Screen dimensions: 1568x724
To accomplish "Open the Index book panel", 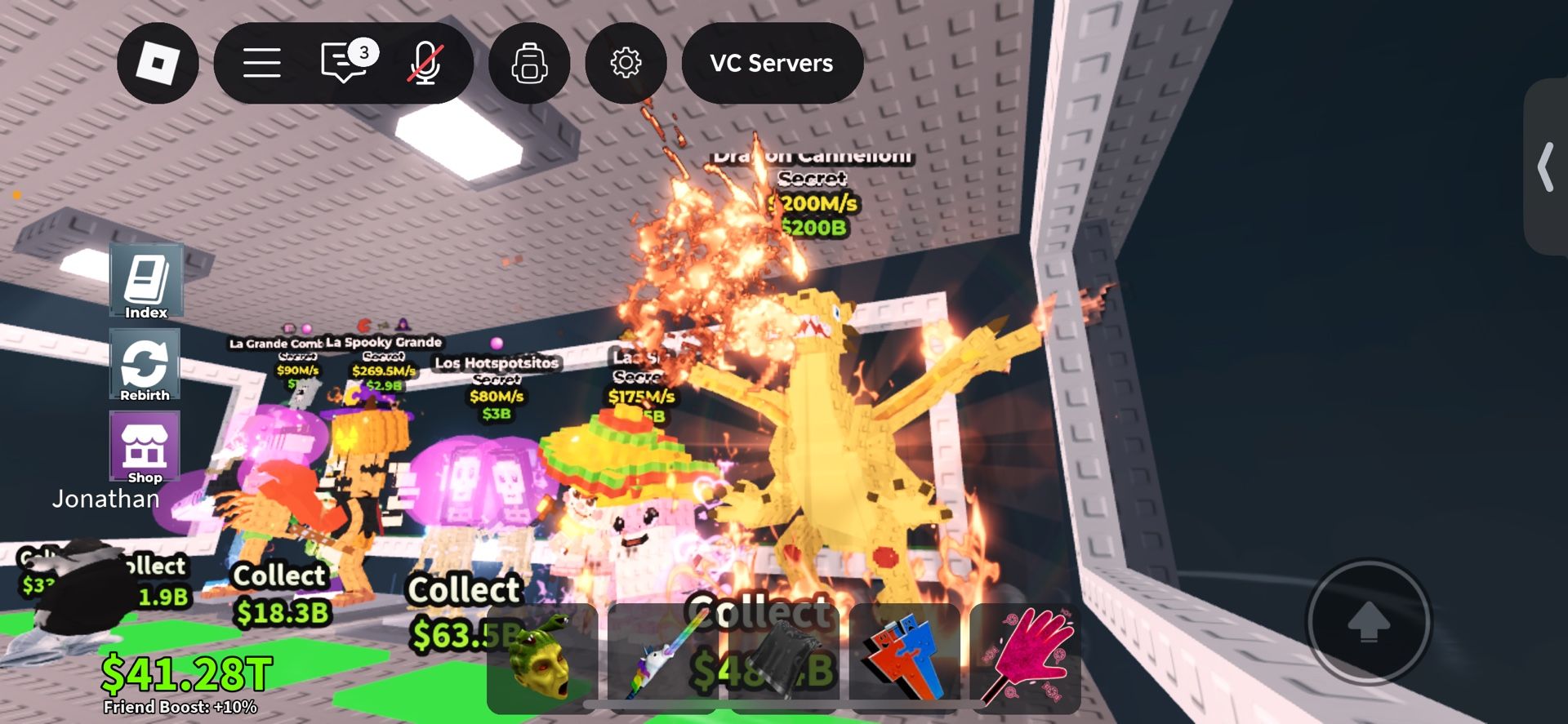I will click(147, 282).
